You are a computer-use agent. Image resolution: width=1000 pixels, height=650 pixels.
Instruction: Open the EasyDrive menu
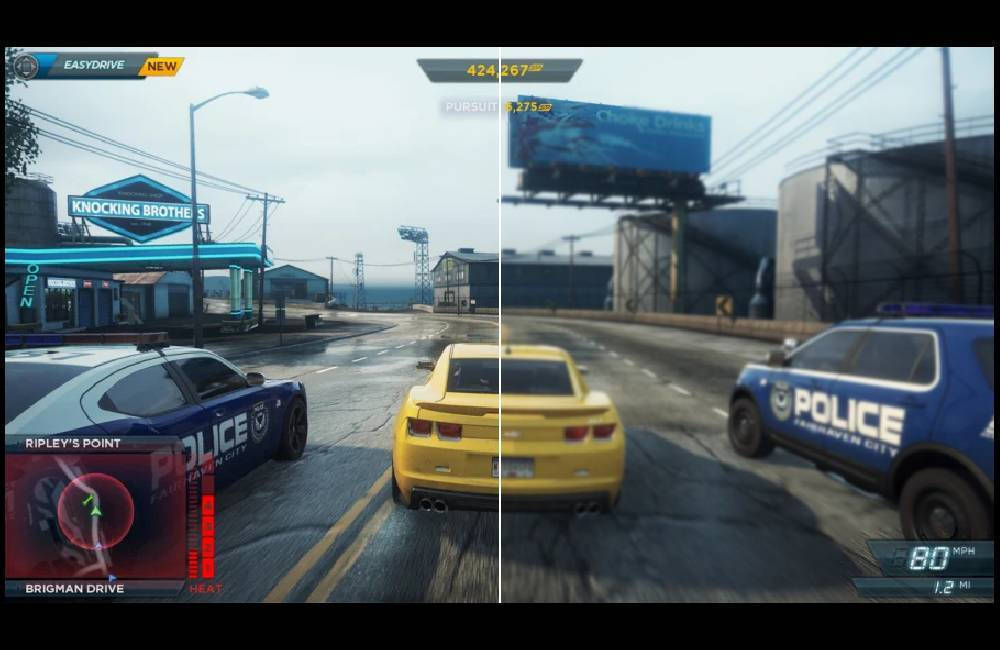coord(93,66)
